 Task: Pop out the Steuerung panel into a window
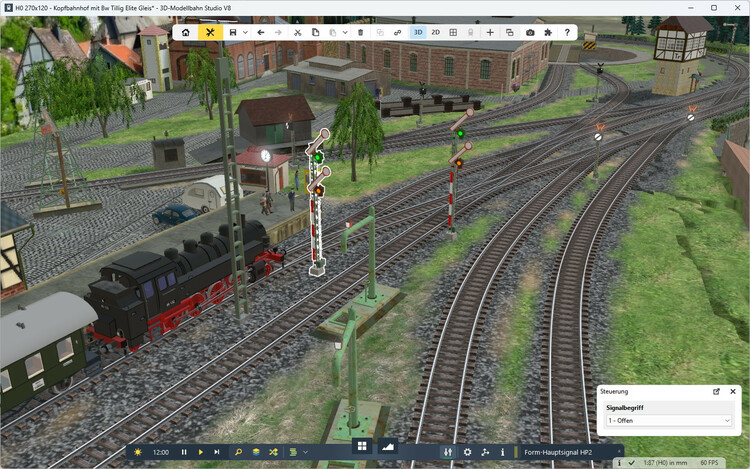click(x=716, y=391)
